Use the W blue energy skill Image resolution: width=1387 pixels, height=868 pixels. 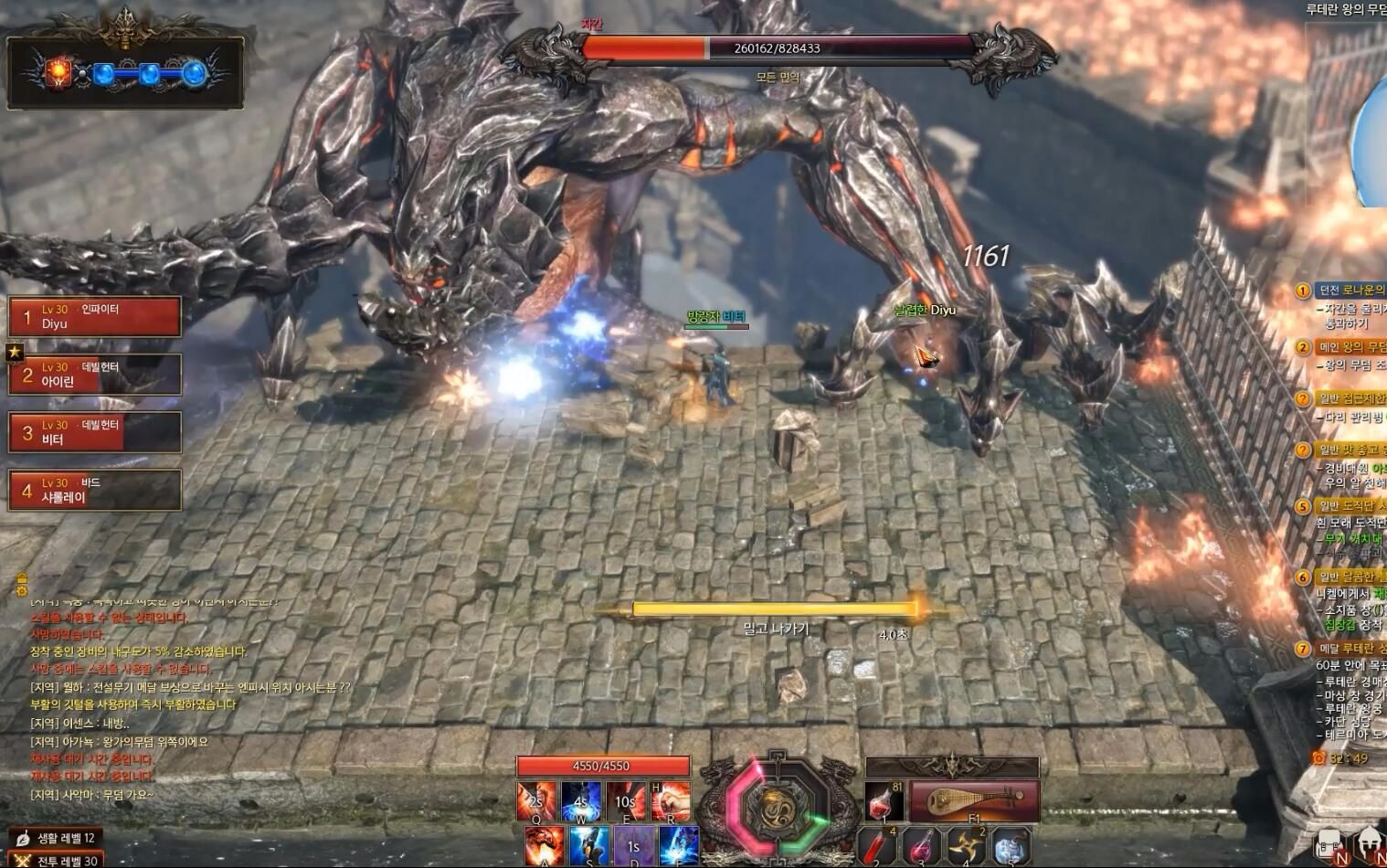coord(581,801)
